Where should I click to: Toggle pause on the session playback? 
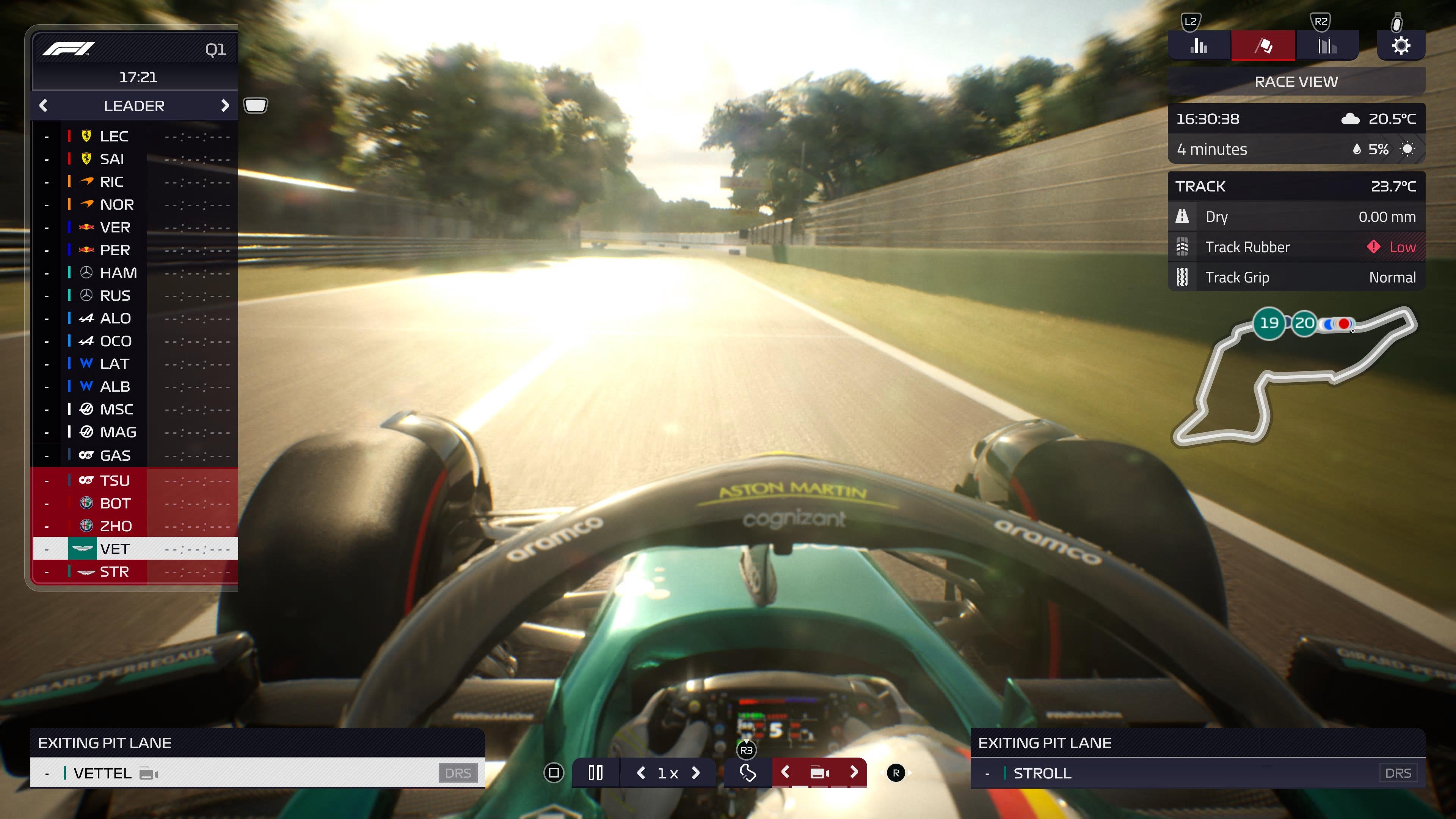pos(595,772)
